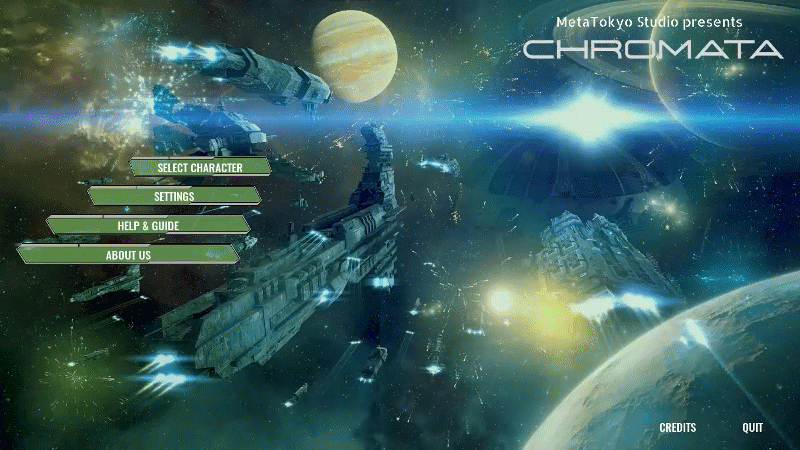Quit the game
Screen dimensions: 800x450
coord(752,428)
